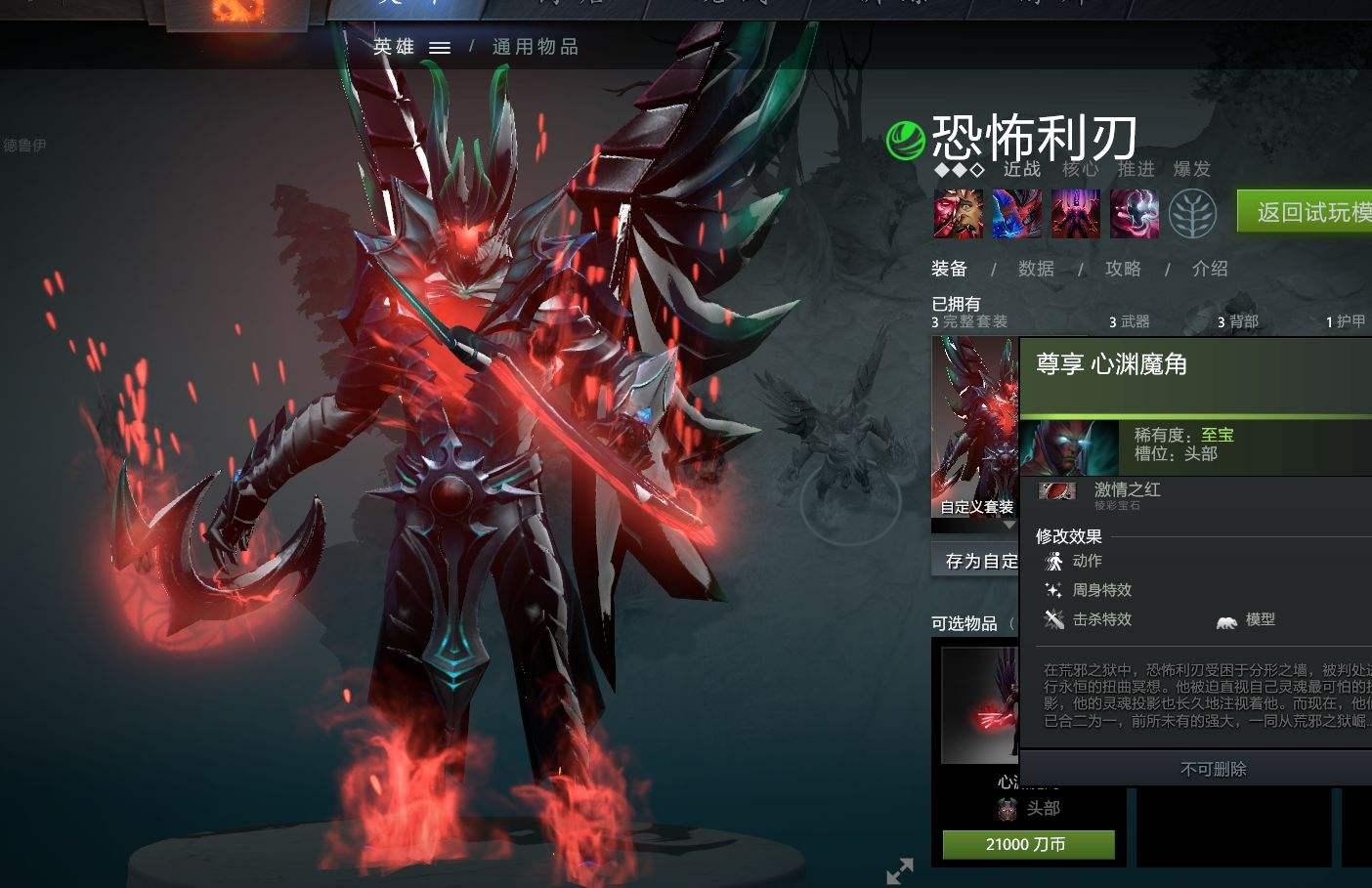The height and width of the screenshot is (888, 1372).
Task: Click the 头部 slot icon below the thumbnail
Action: pyautogui.click(x=1004, y=809)
